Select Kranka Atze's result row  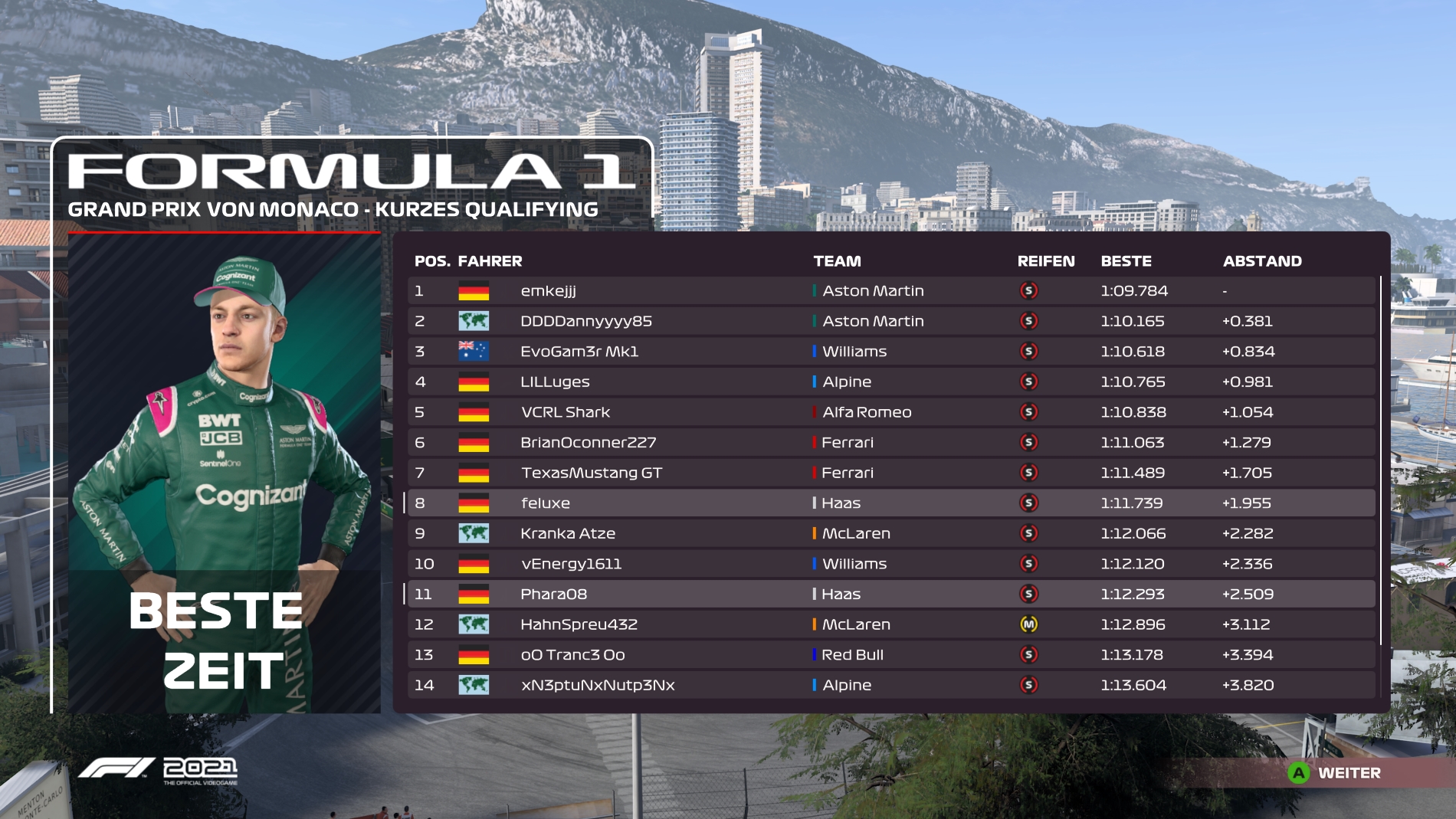[889, 533]
